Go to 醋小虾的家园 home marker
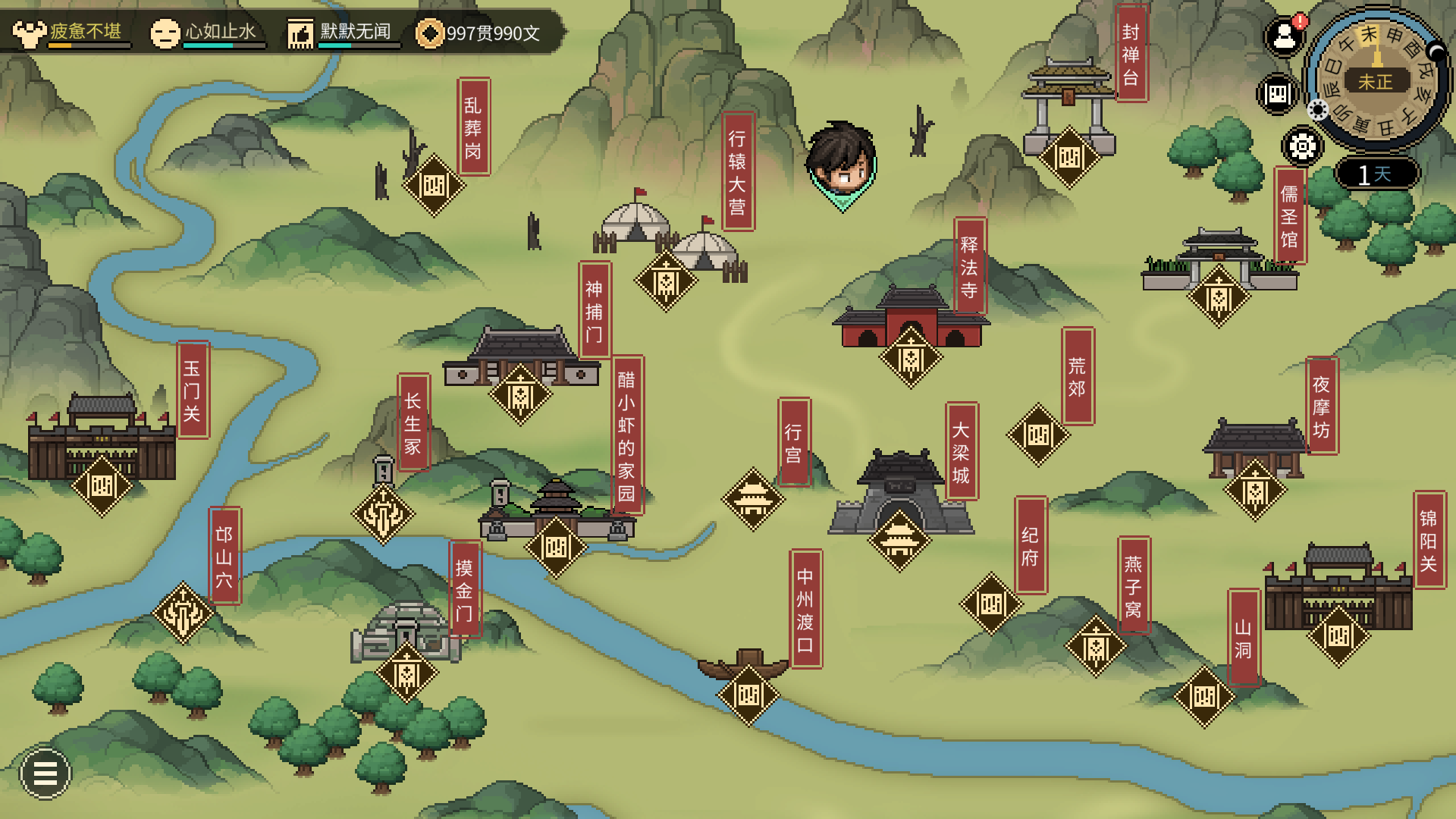The width and height of the screenshot is (1456, 819). coord(556,547)
